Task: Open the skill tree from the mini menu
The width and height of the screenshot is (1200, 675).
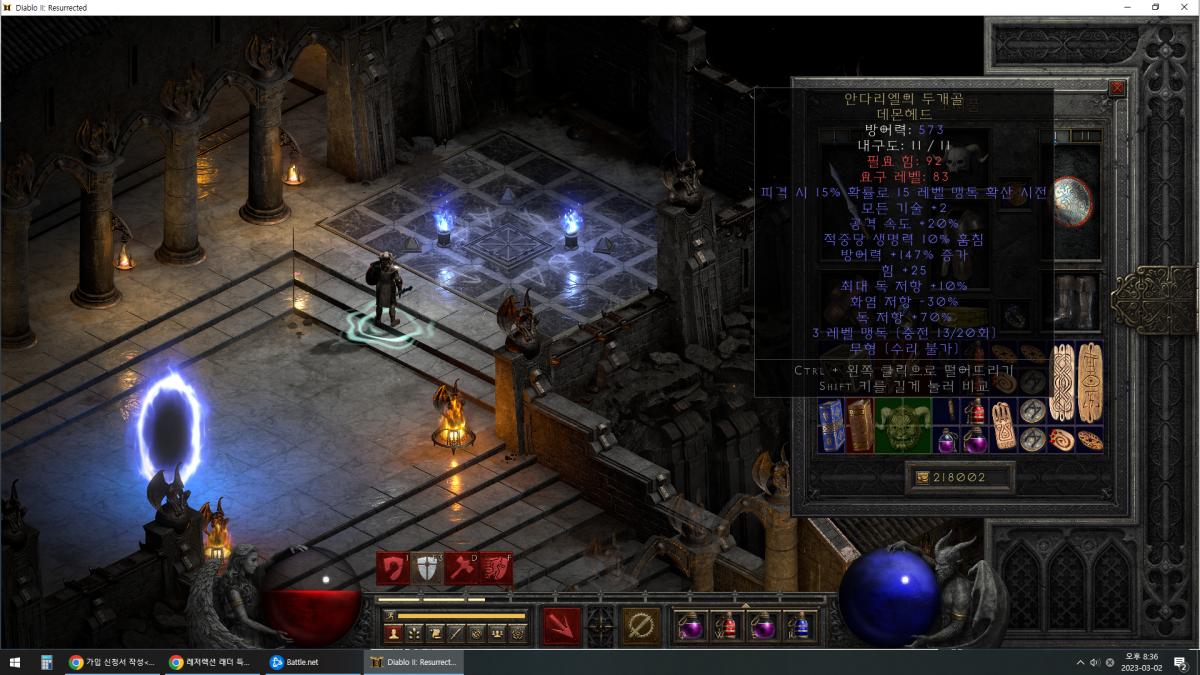Action: point(413,633)
